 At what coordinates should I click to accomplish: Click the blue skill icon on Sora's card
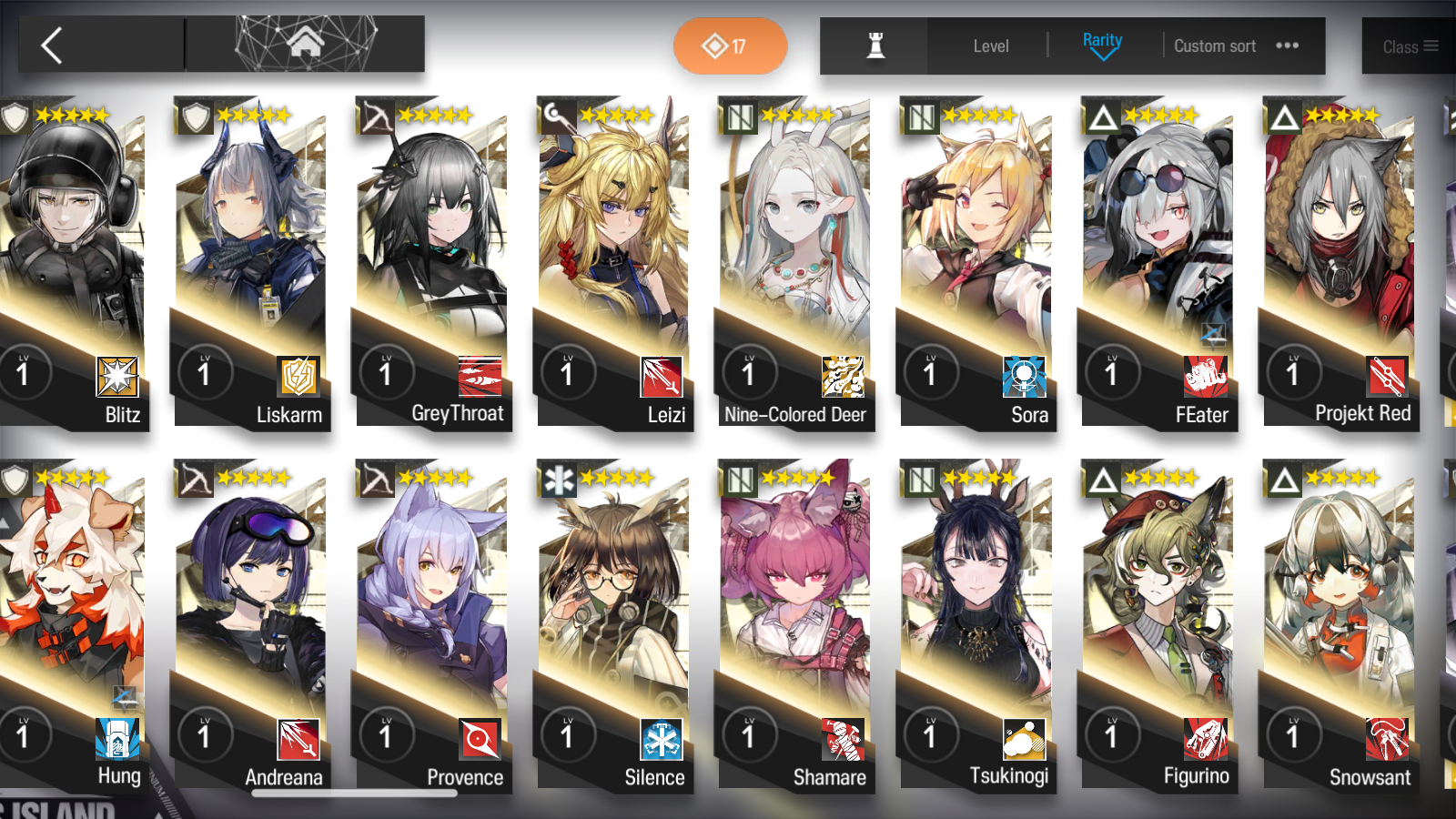[1026, 377]
